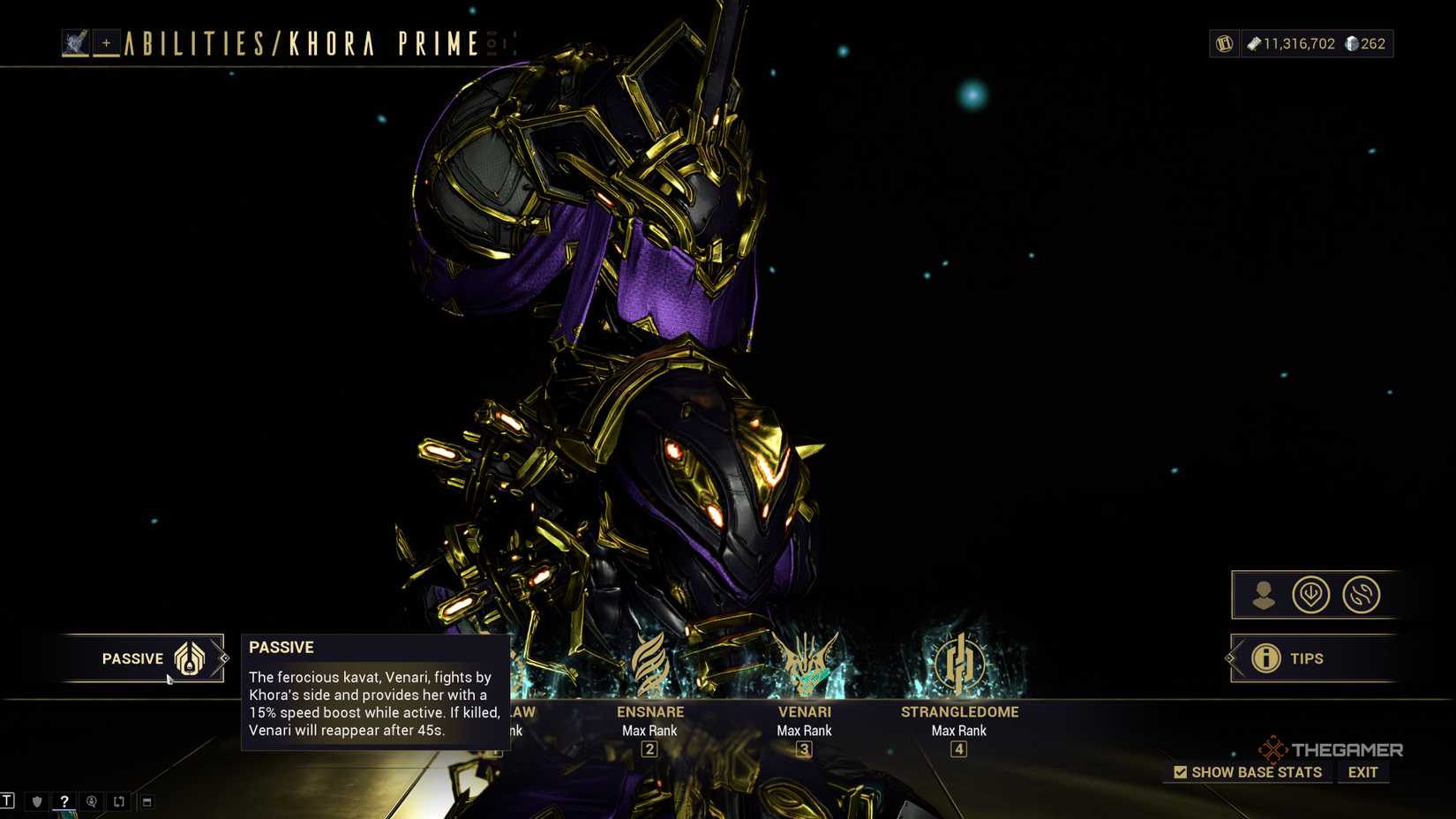Toggle the window icon in bottom status bar
The height and width of the screenshot is (819, 1456).
[x=146, y=801]
